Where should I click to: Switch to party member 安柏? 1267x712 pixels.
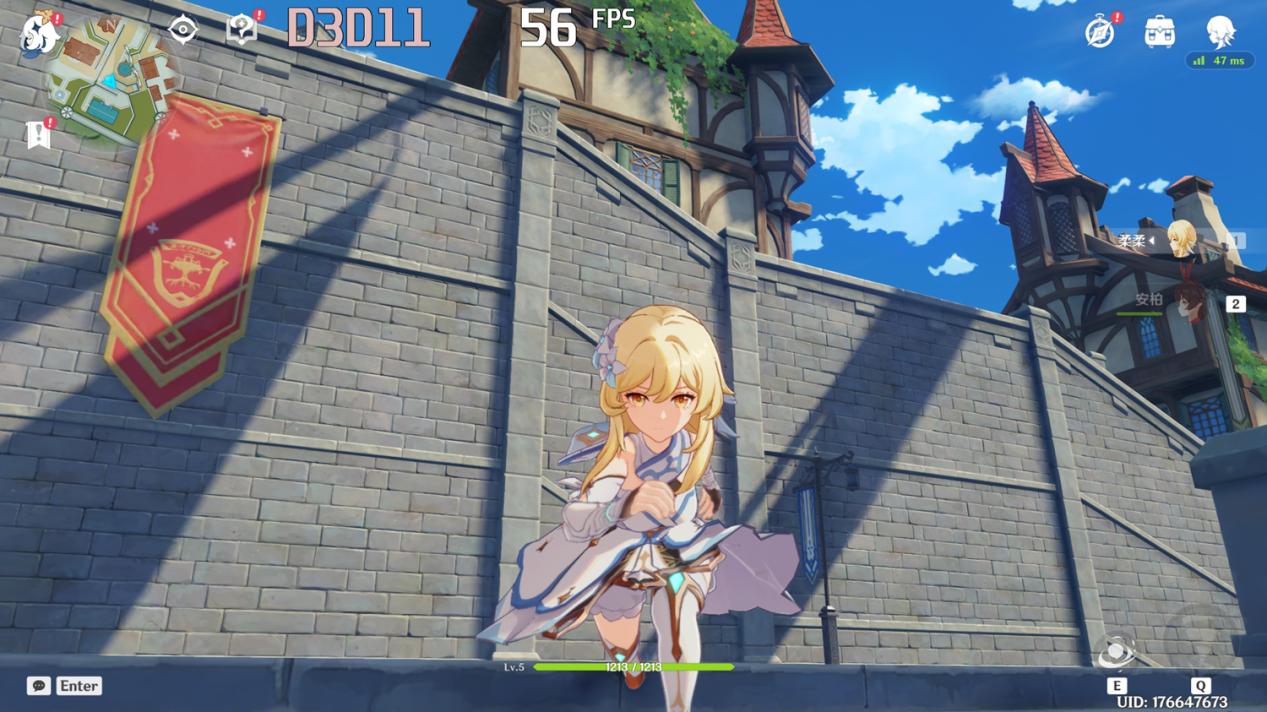(x=1187, y=302)
